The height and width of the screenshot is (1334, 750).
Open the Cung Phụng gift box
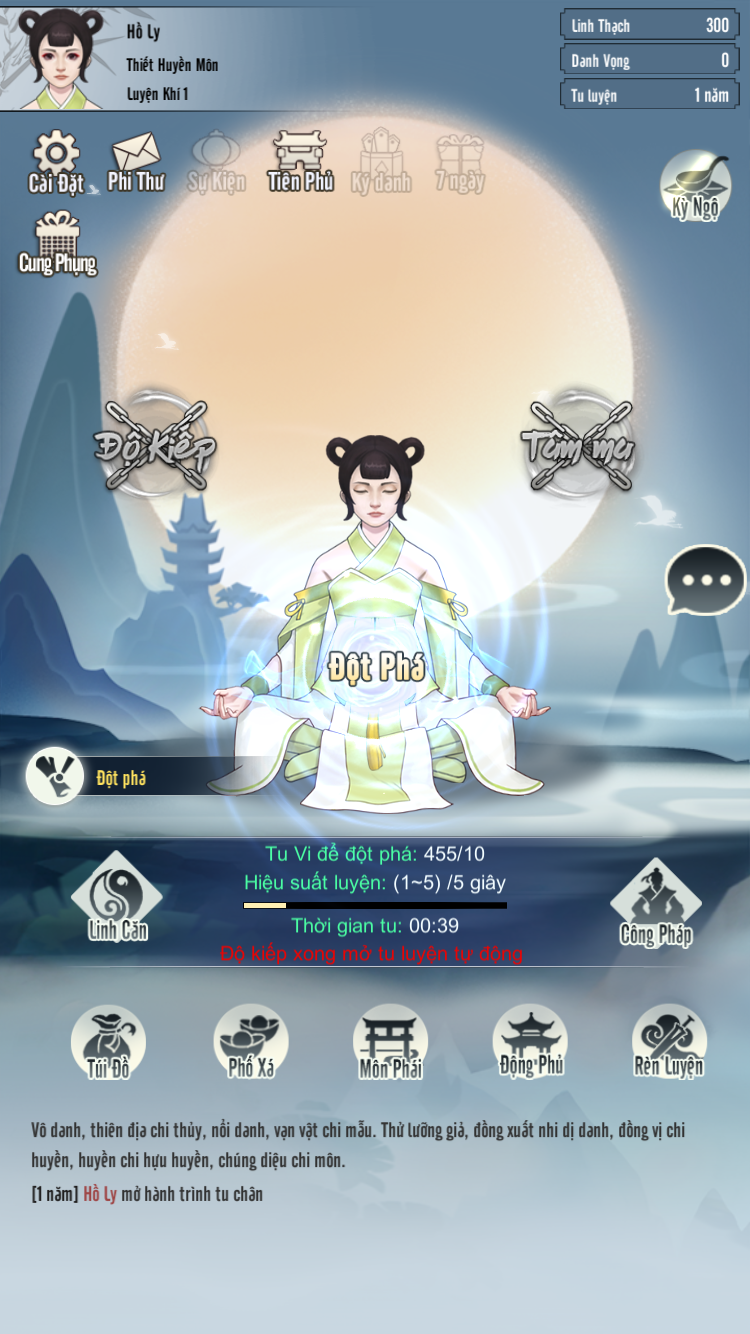coord(57,242)
